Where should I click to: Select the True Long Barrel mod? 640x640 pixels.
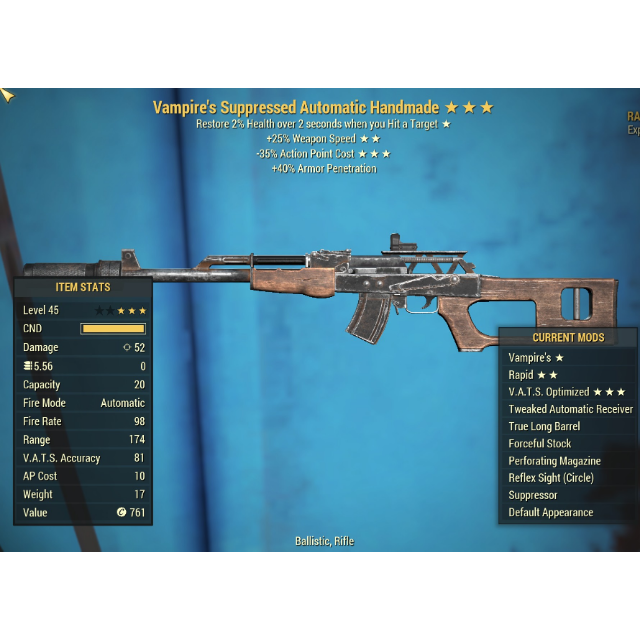coord(544,426)
